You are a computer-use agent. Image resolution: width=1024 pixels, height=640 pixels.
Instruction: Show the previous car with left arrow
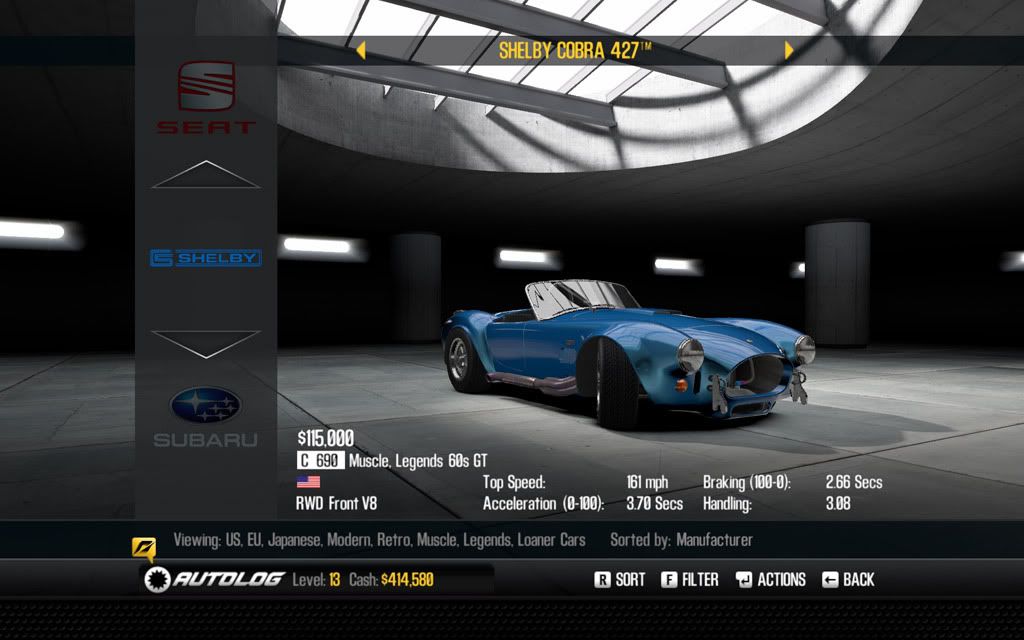click(x=361, y=50)
